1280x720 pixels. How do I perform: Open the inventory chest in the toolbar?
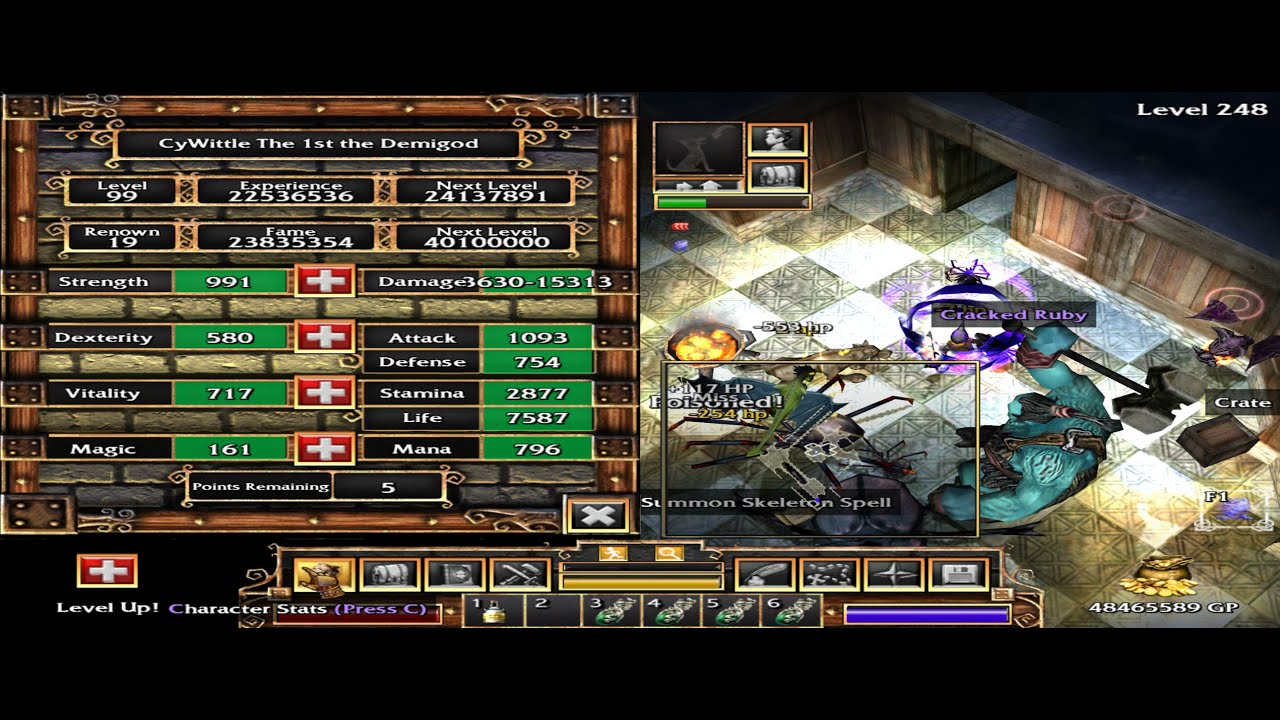tap(388, 575)
